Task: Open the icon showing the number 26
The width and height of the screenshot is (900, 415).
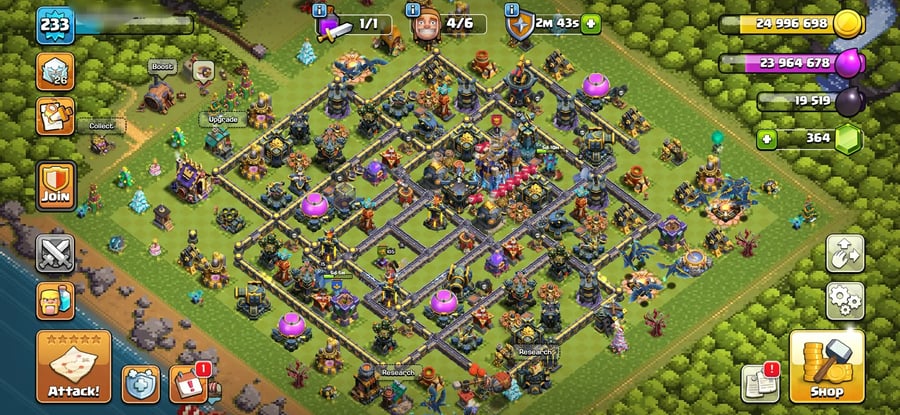Action: pos(56,72)
